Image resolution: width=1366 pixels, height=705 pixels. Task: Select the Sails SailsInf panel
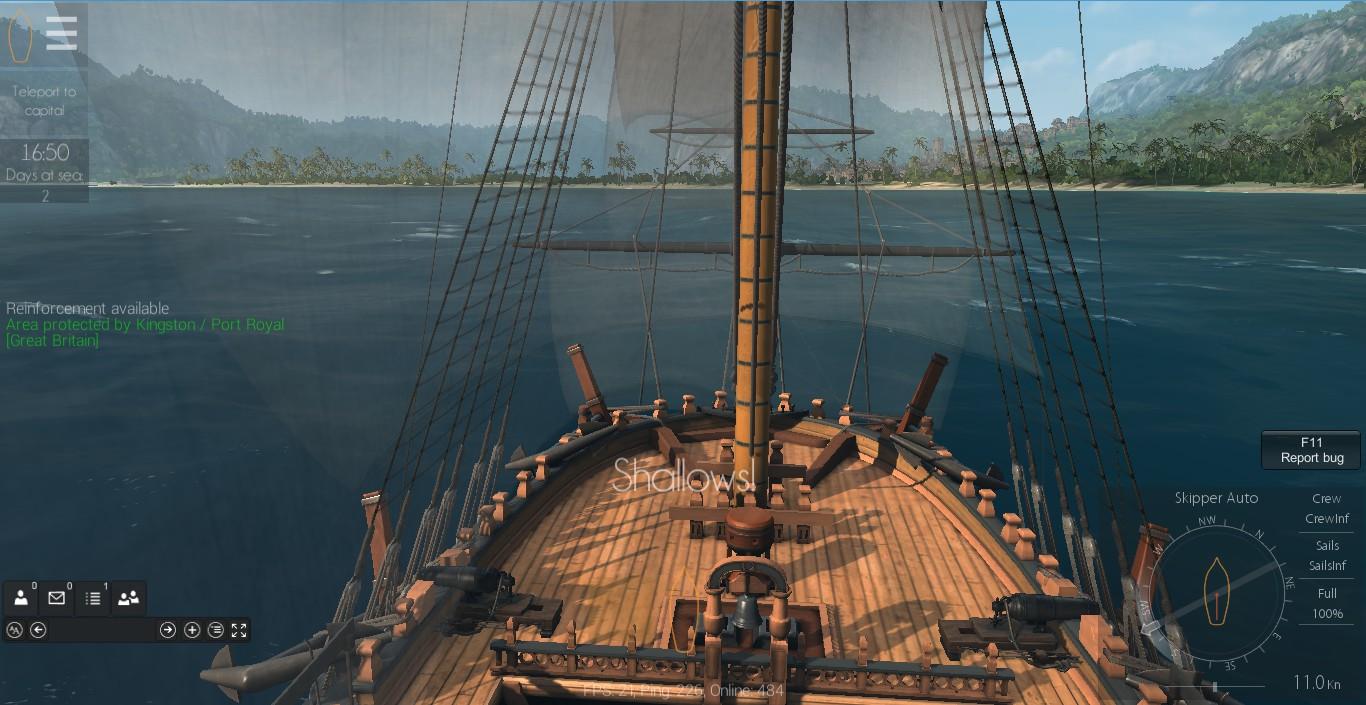1327,555
